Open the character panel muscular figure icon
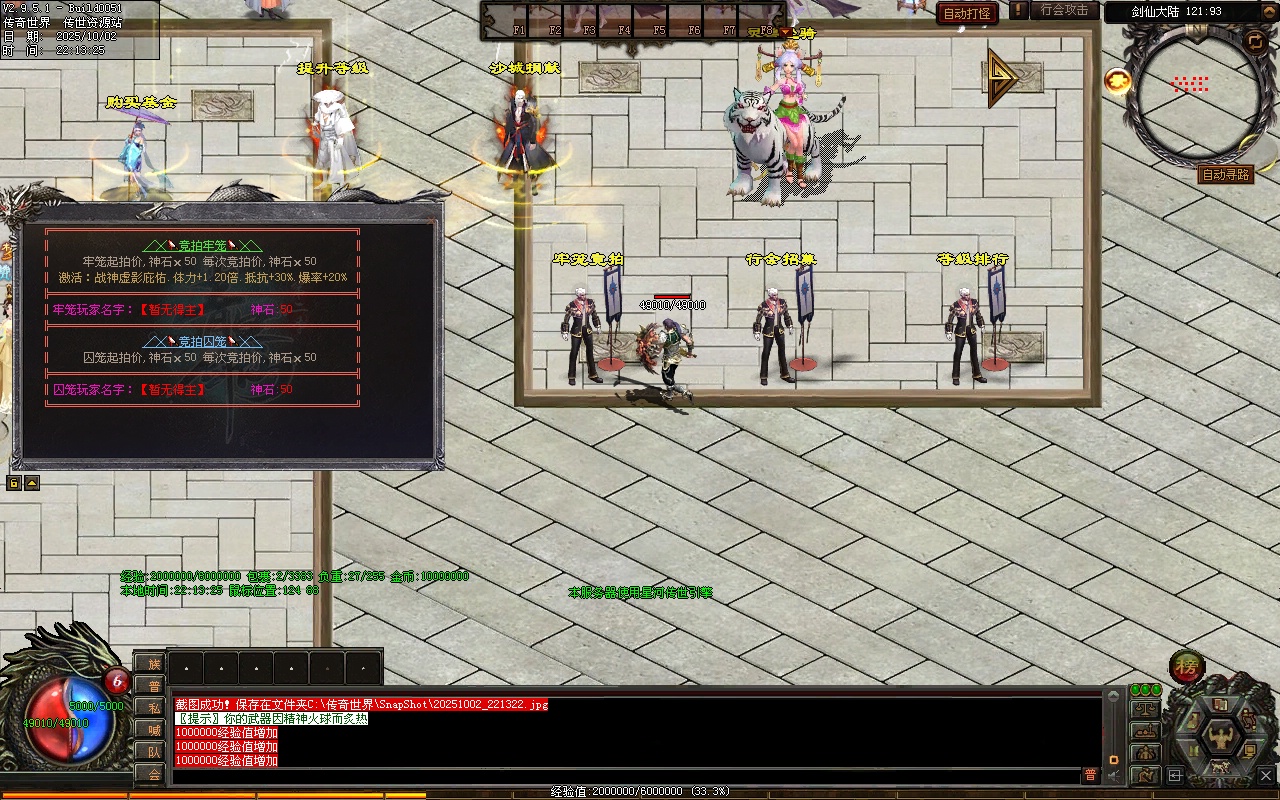Viewport: 1280px width, 800px height. pyautogui.click(x=1220, y=737)
